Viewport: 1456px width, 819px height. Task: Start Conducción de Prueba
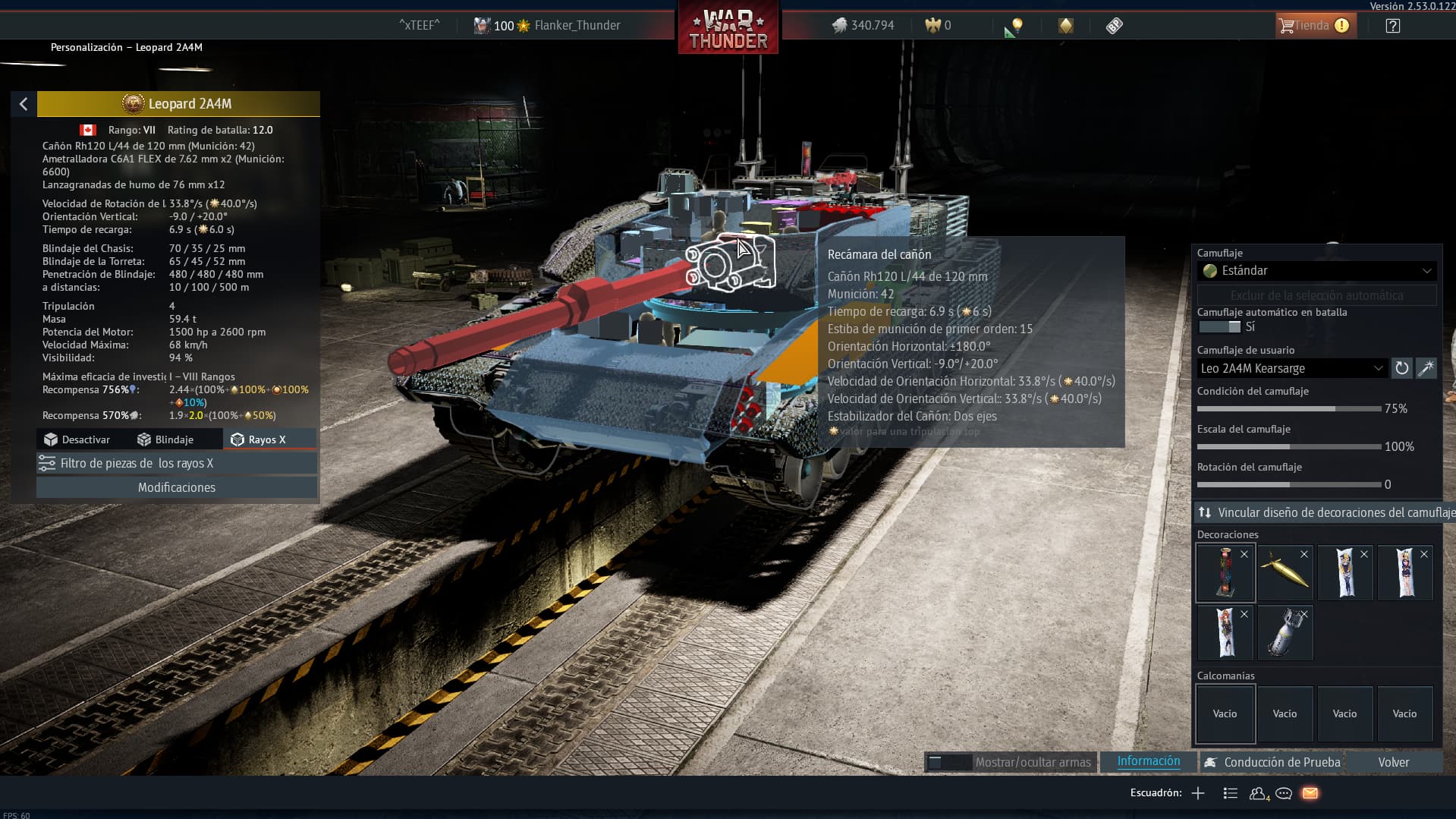pyautogui.click(x=1272, y=762)
